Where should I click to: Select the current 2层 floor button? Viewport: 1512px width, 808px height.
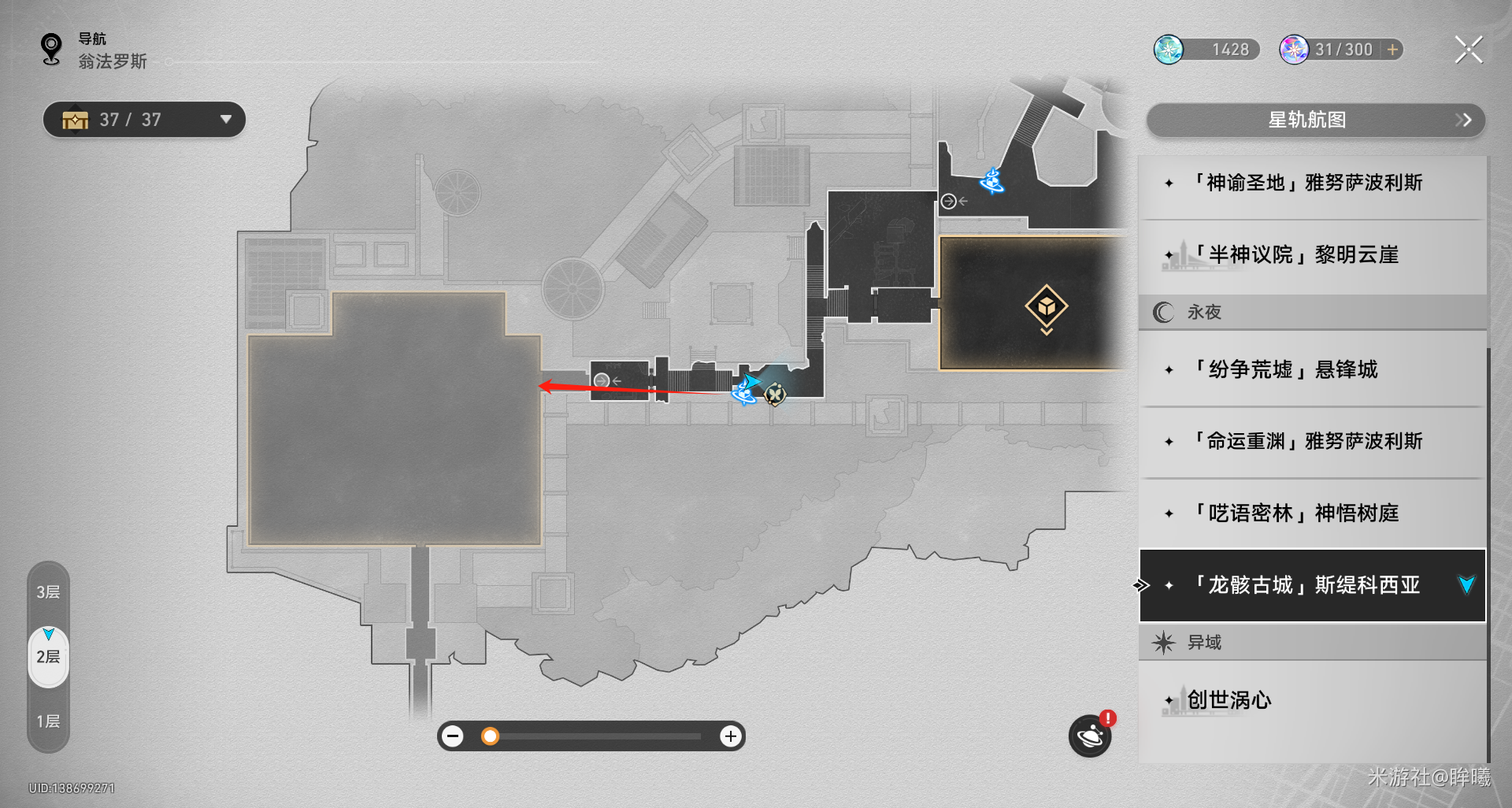[x=48, y=657]
